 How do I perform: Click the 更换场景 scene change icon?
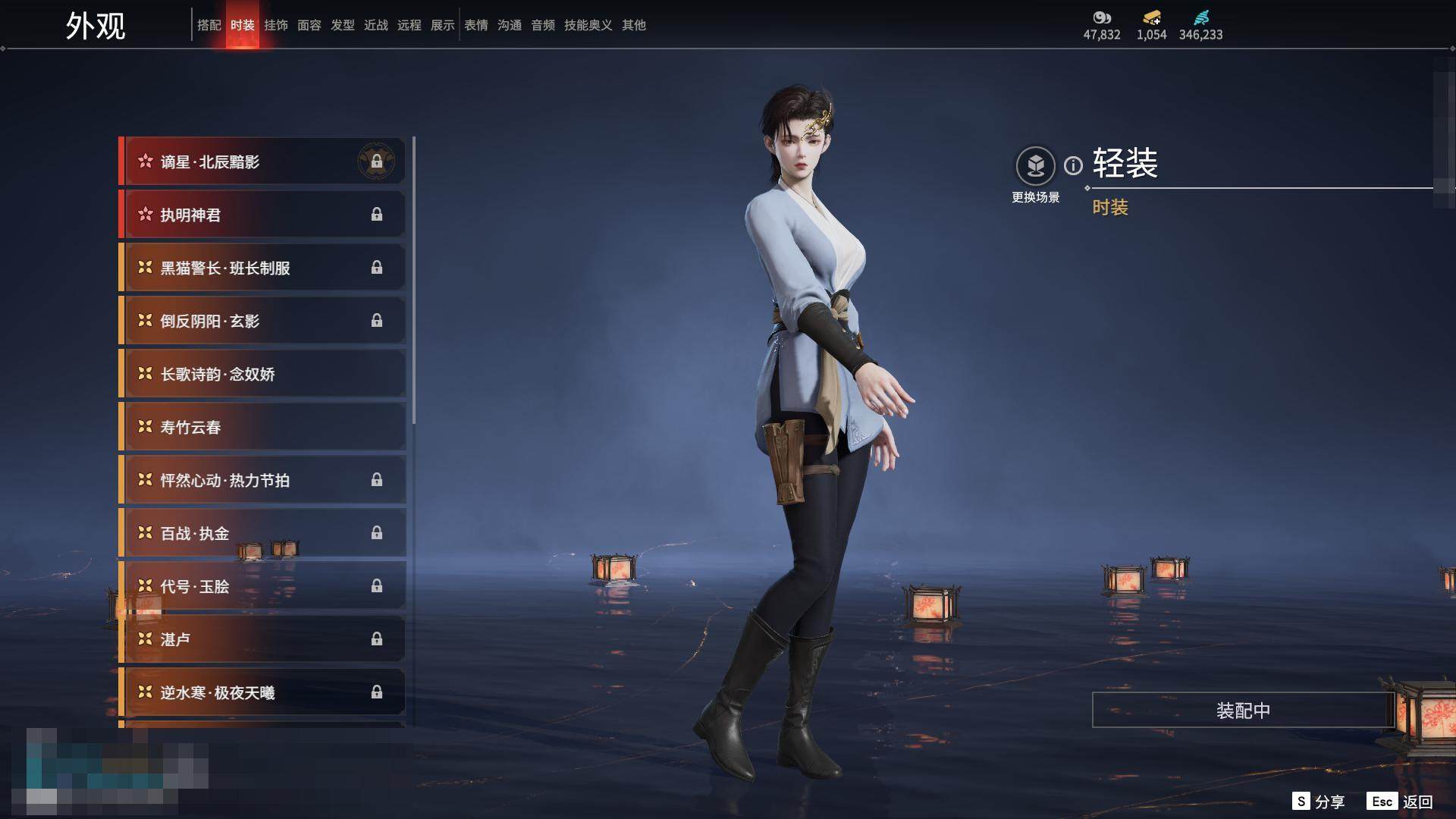[x=1035, y=166]
